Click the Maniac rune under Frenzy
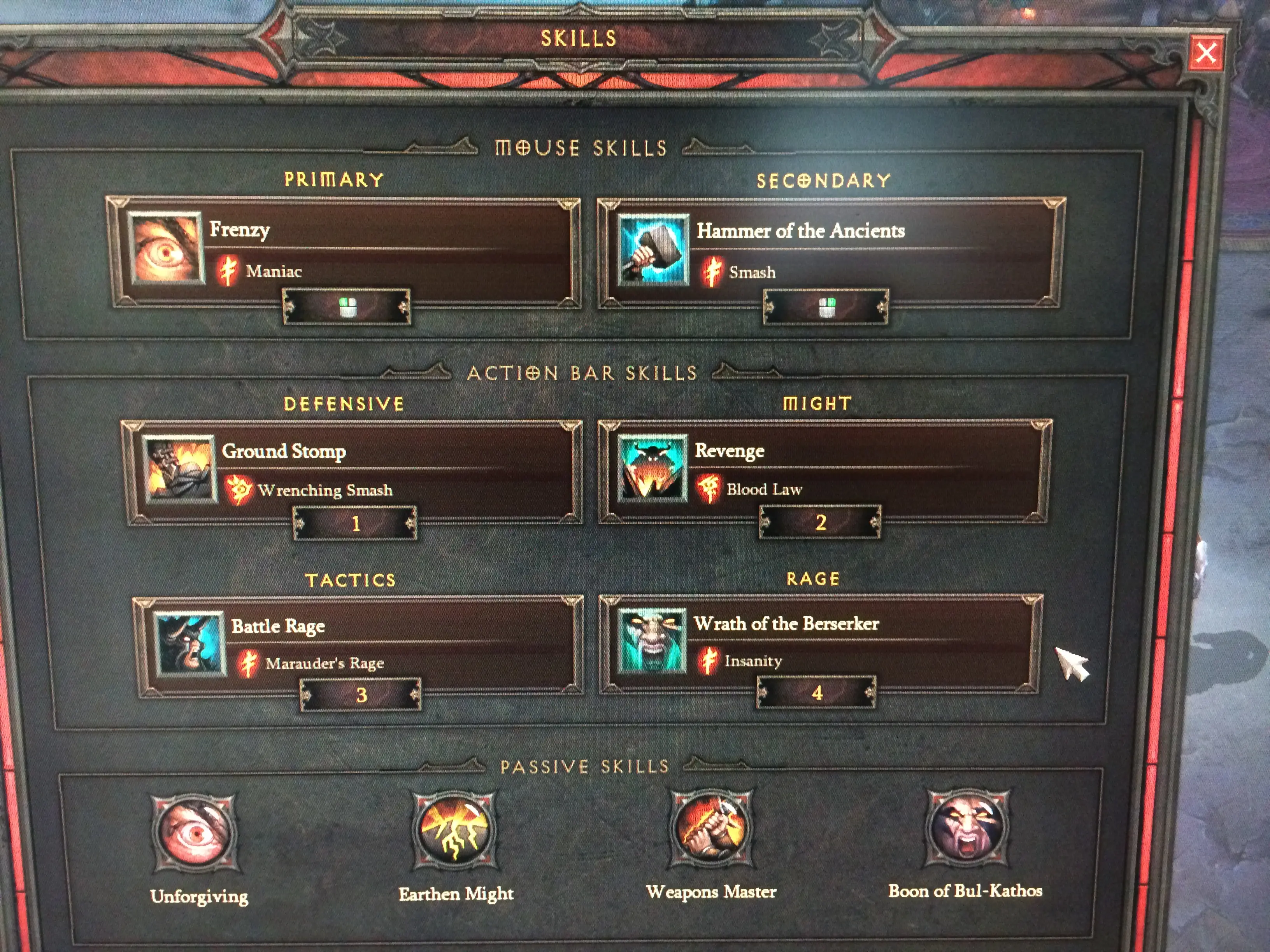 coord(273,271)
